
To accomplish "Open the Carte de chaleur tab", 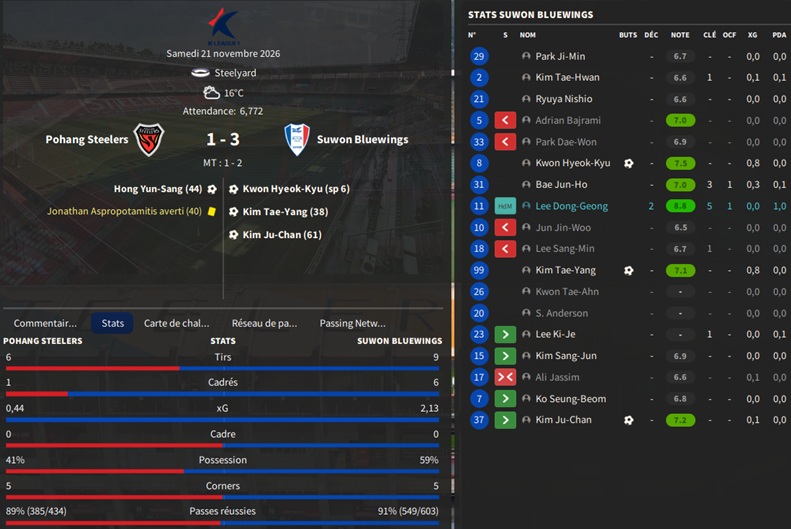I will click(x=177, y=323).
